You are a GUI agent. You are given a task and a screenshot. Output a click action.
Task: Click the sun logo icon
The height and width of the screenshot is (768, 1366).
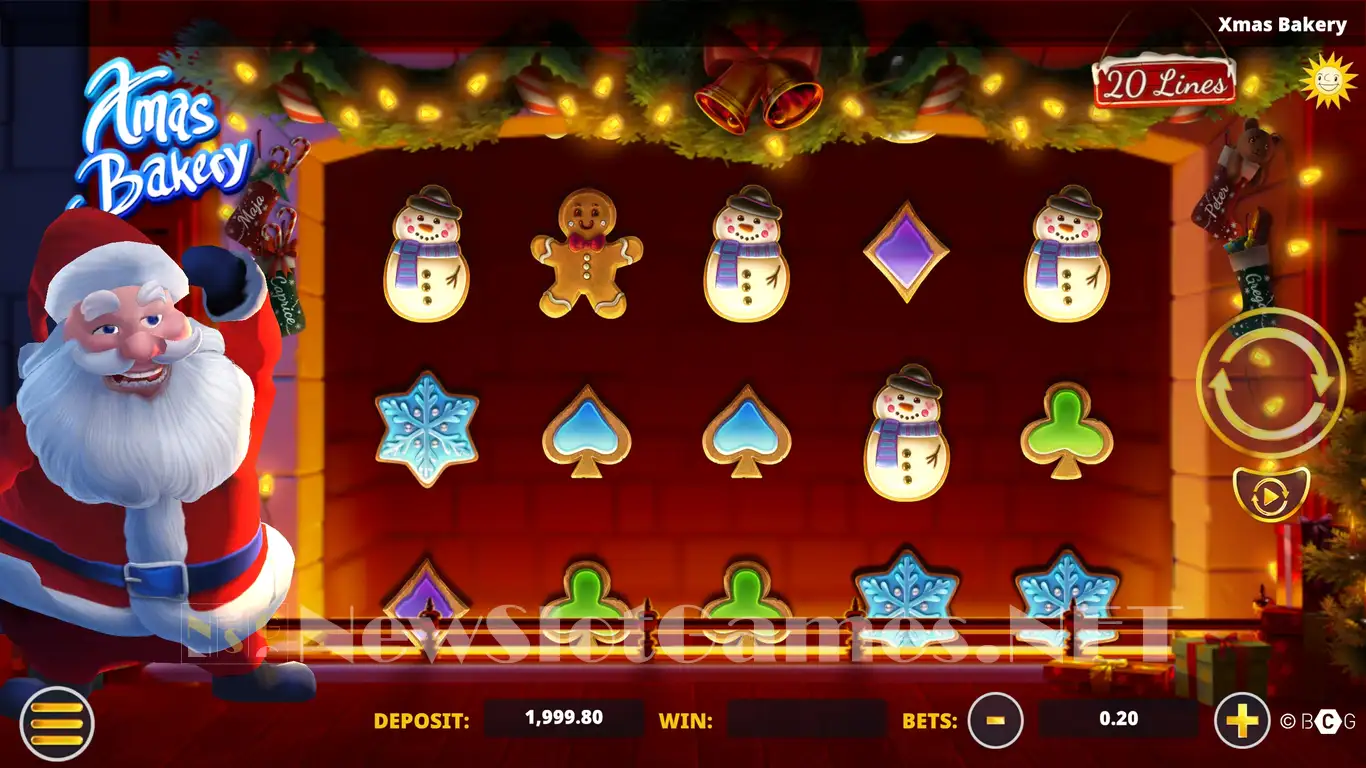click(x=1327, y=78)
